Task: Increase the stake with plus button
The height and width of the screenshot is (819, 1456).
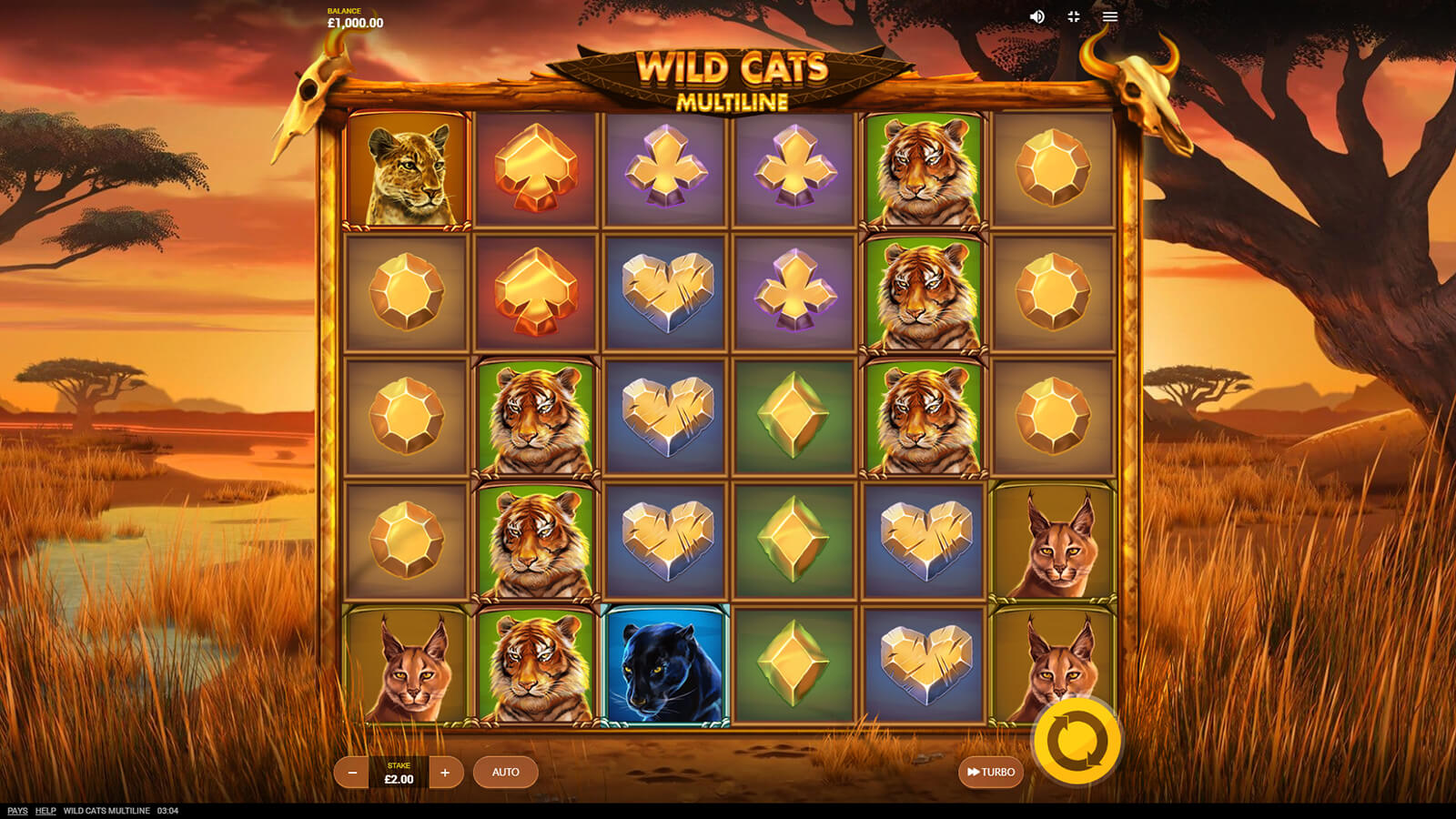Action: pos(445,773)
